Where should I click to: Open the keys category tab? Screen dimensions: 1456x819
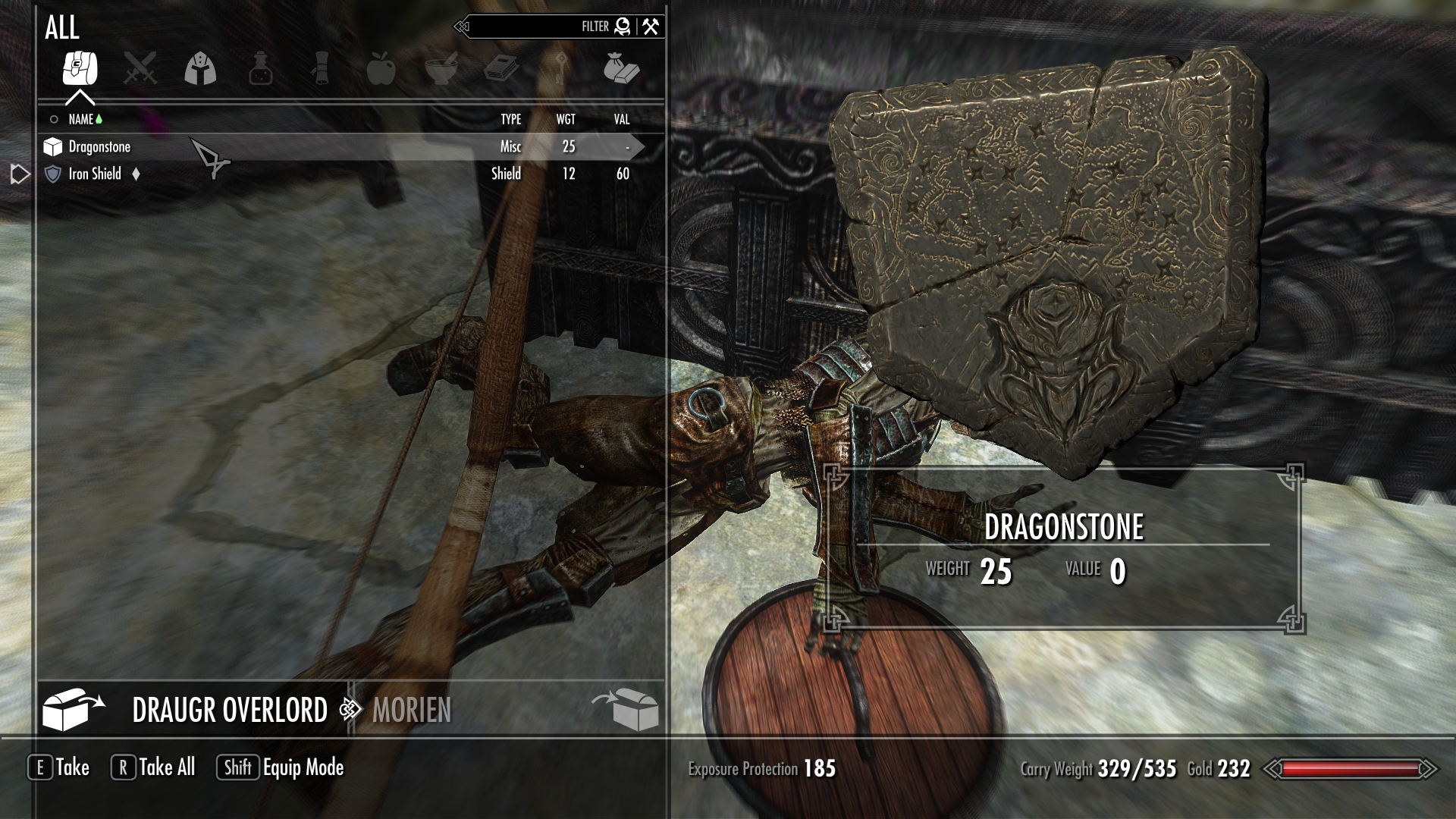tap(561, 68)
